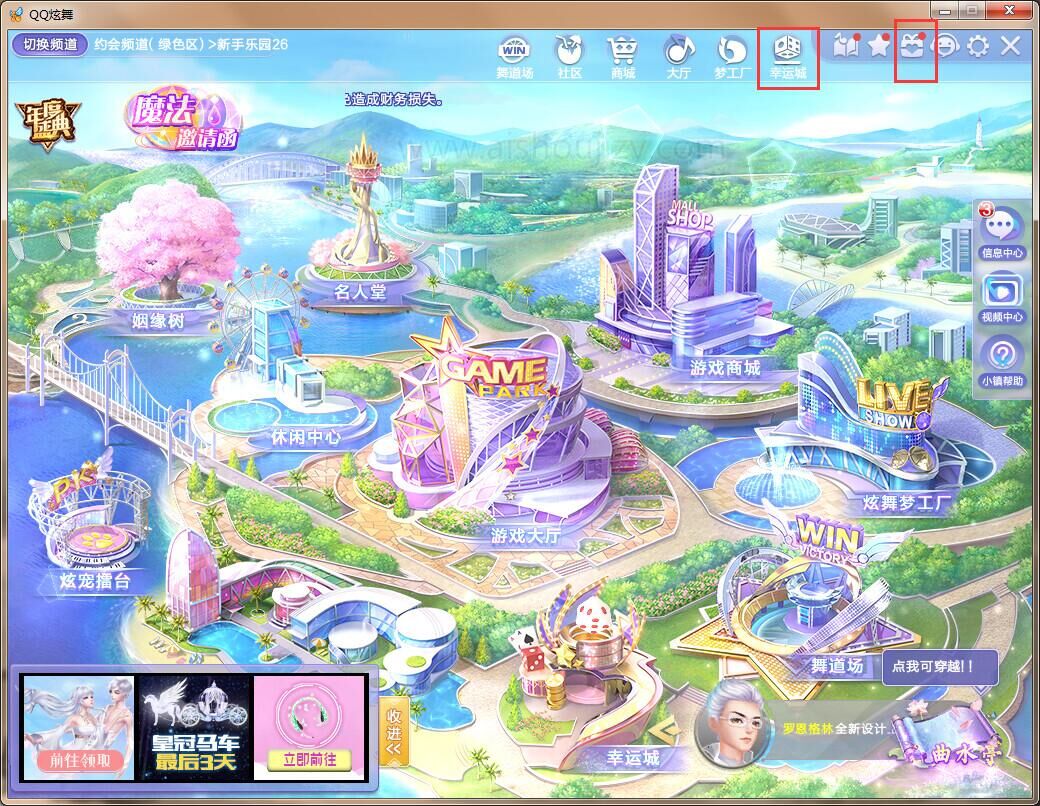Open 幸运城 dice icon in top bar
Viewport: 1040px width, 806px height.
(788, 56)
